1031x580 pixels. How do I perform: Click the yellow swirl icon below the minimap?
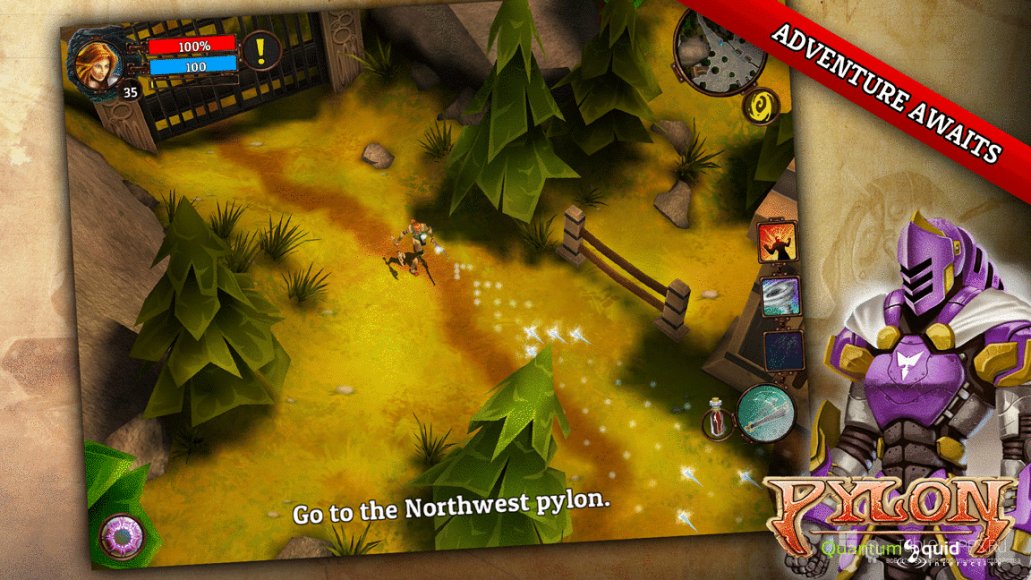[x=760, y=107]
